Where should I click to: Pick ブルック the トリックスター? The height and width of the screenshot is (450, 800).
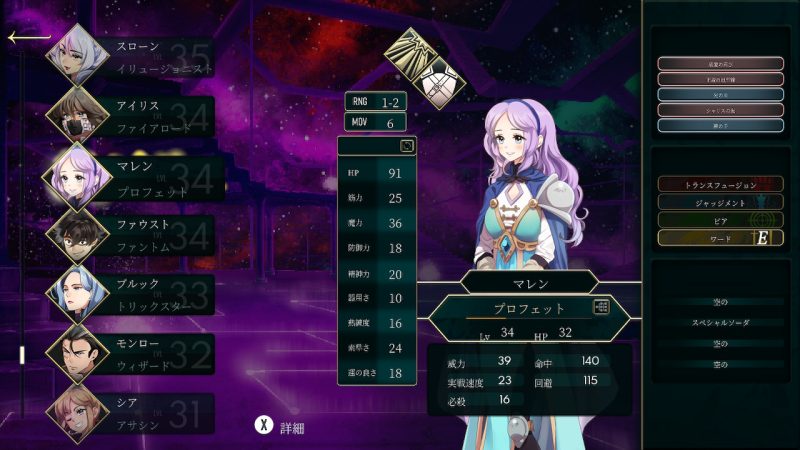pos(140,295)
